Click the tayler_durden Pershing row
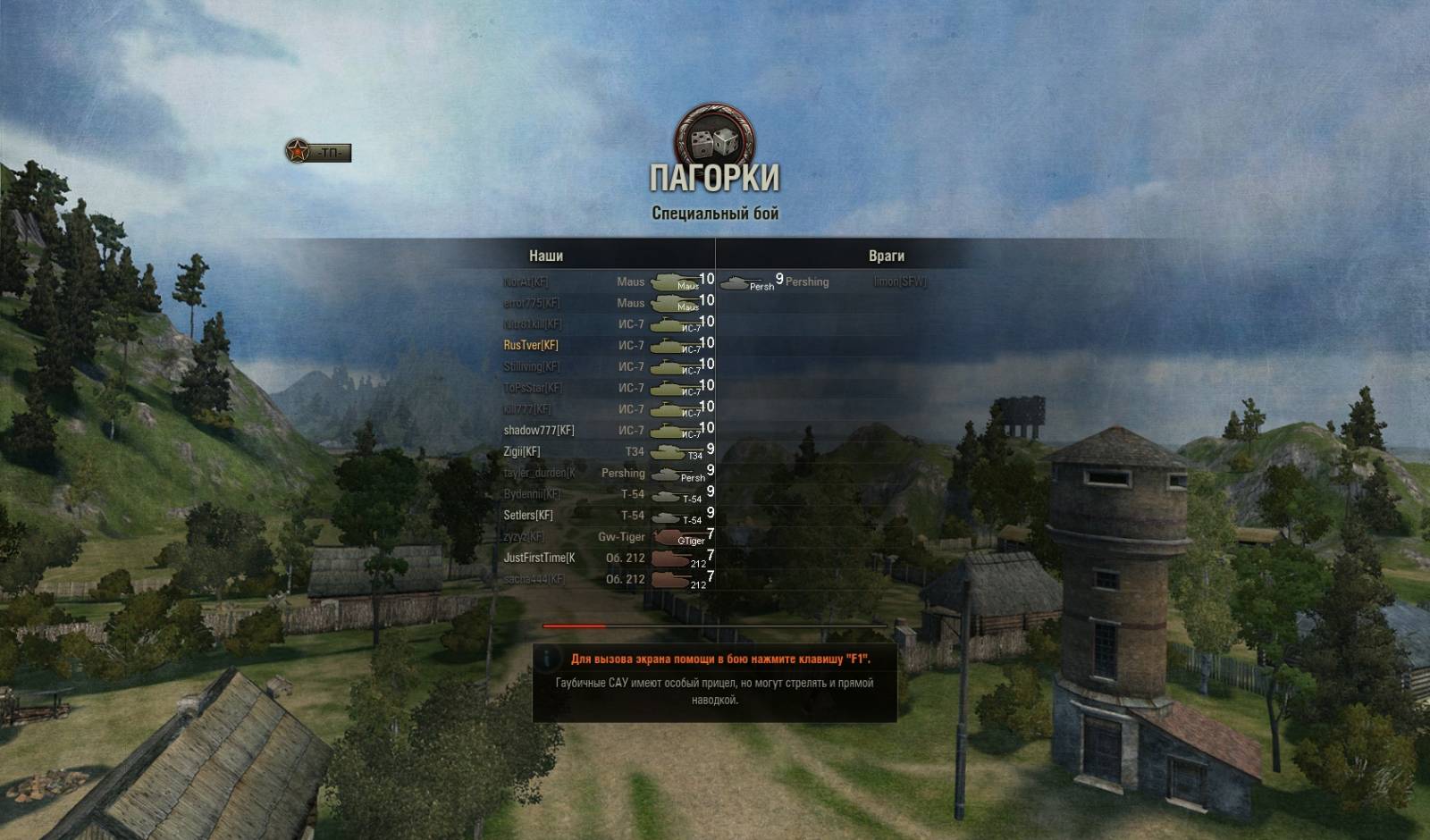 point(539,474)
